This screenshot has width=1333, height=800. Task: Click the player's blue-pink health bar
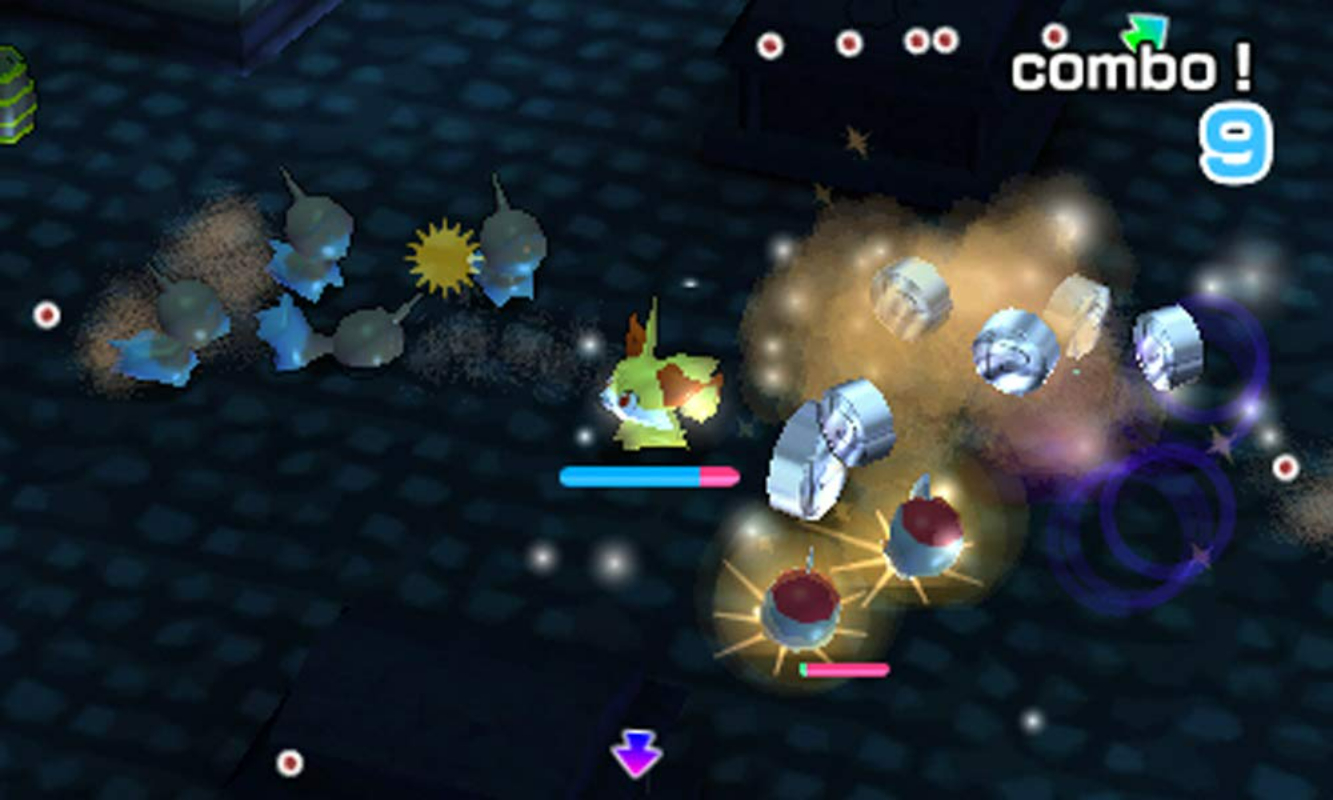click(650, 478)
